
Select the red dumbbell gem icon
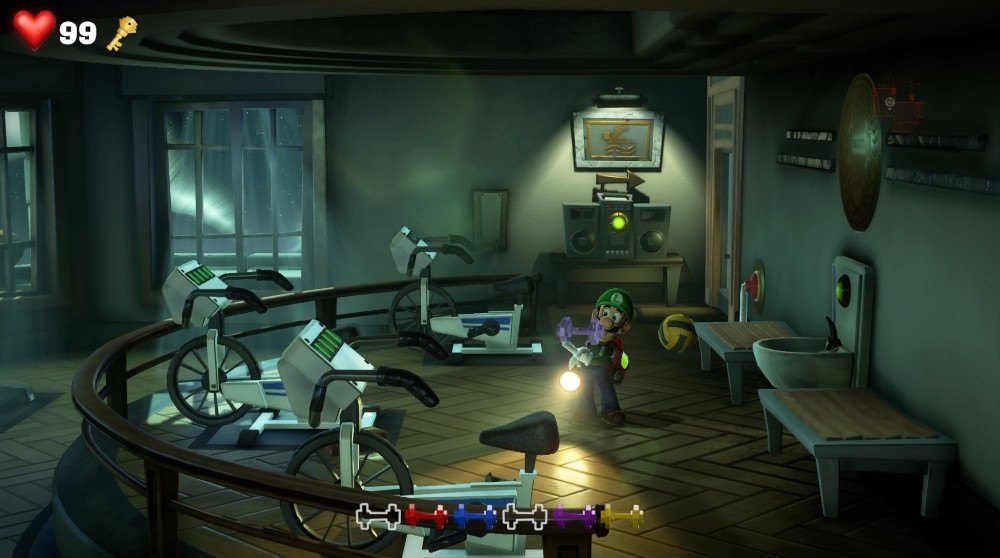coord(426,517)
